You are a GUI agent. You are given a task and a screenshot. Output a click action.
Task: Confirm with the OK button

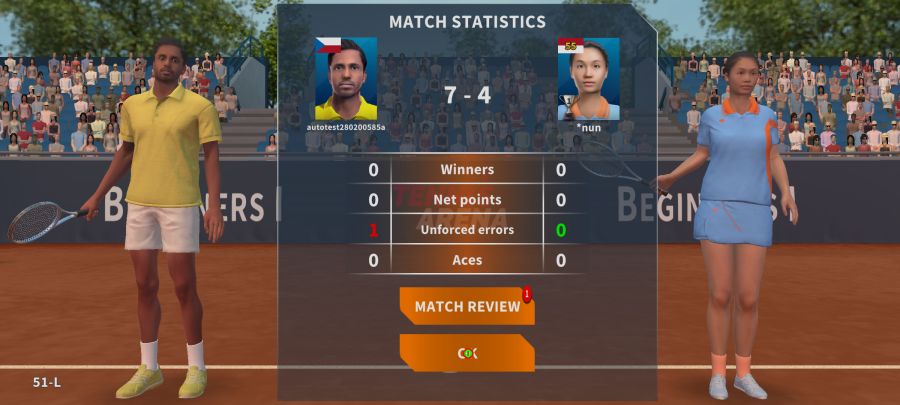[467, 353]
